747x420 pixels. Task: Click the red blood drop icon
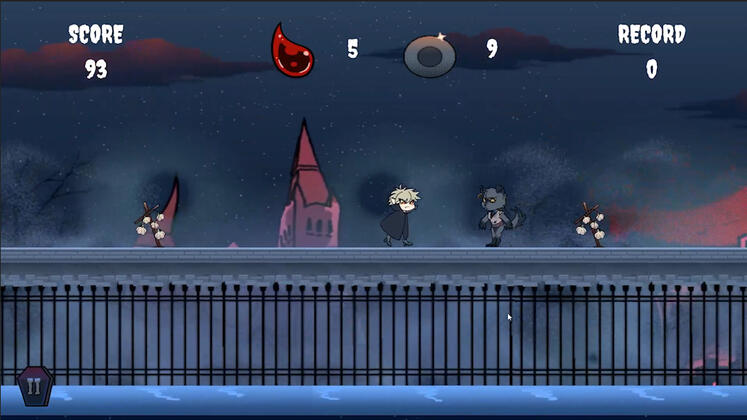pyautogui.click(x=293, y=50)
